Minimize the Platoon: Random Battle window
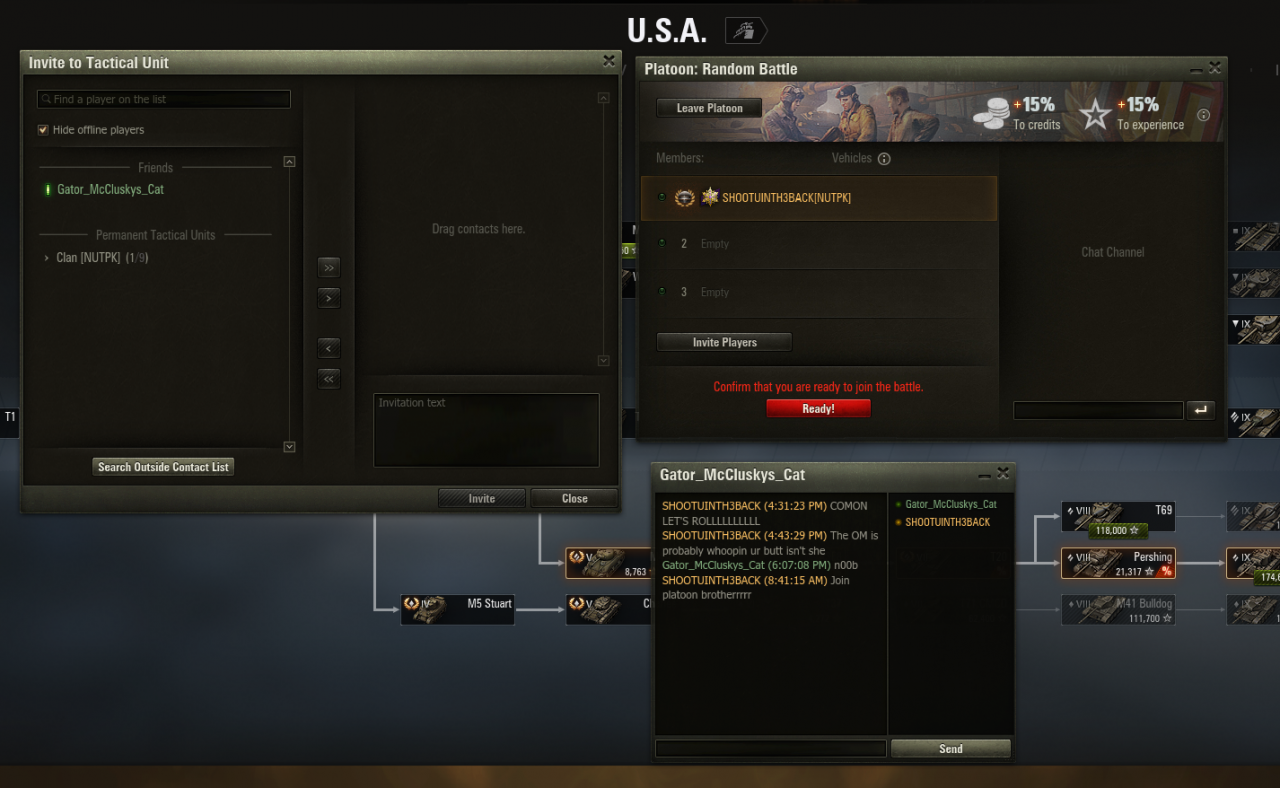The height and width of the screenshot is (788, 1280). [1196, 69]
